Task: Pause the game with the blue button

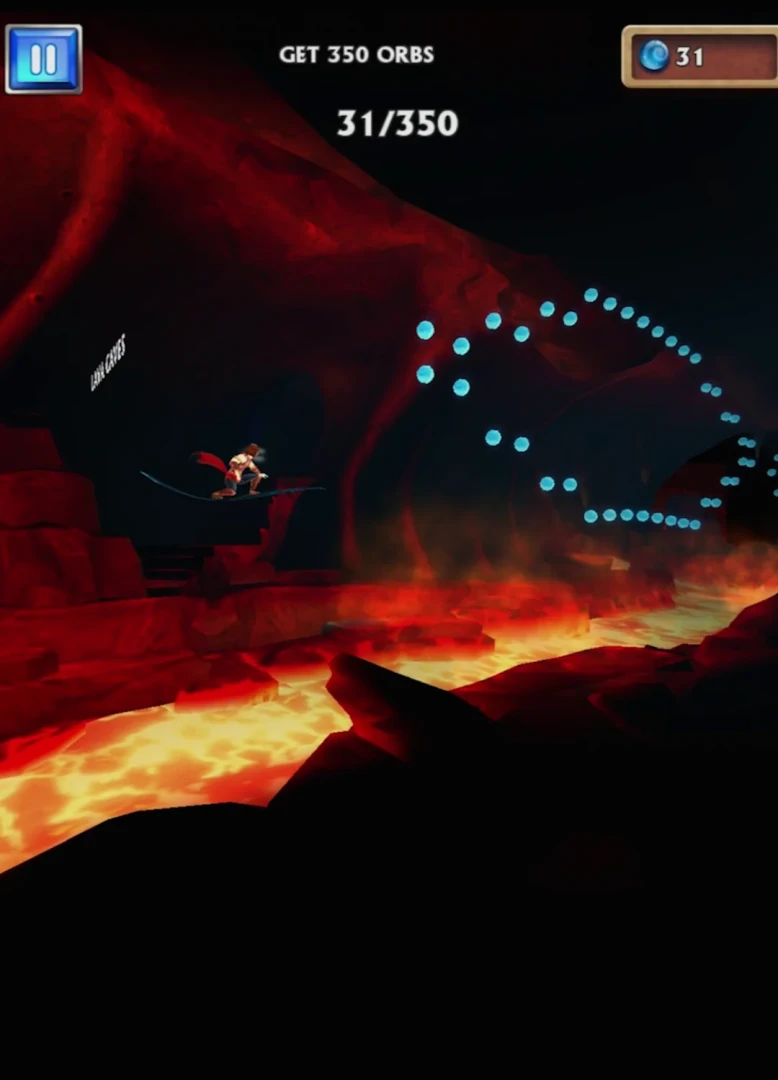Action: coord(43,59)
